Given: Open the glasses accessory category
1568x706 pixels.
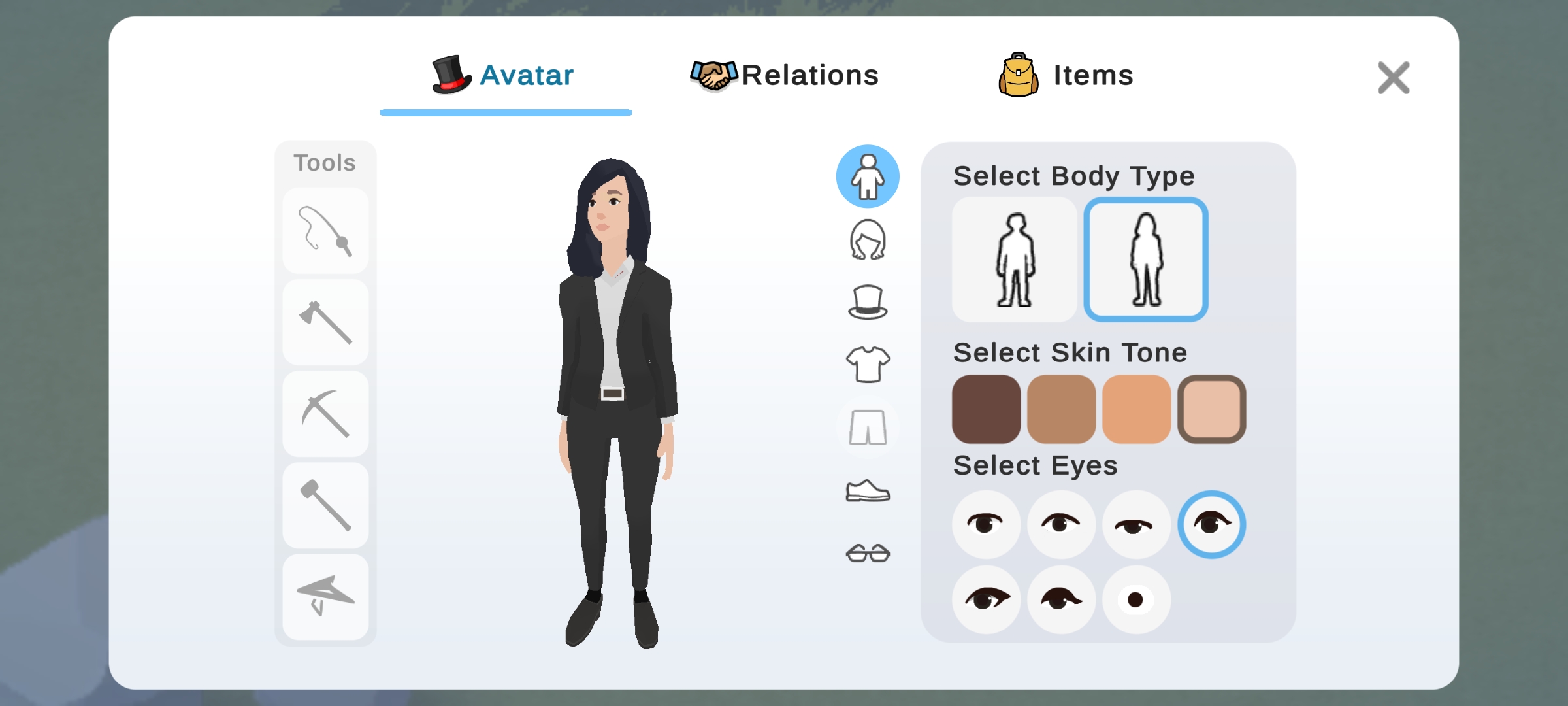Looking at the screenshot, I should pyautogui.click(x=868, y=553).
